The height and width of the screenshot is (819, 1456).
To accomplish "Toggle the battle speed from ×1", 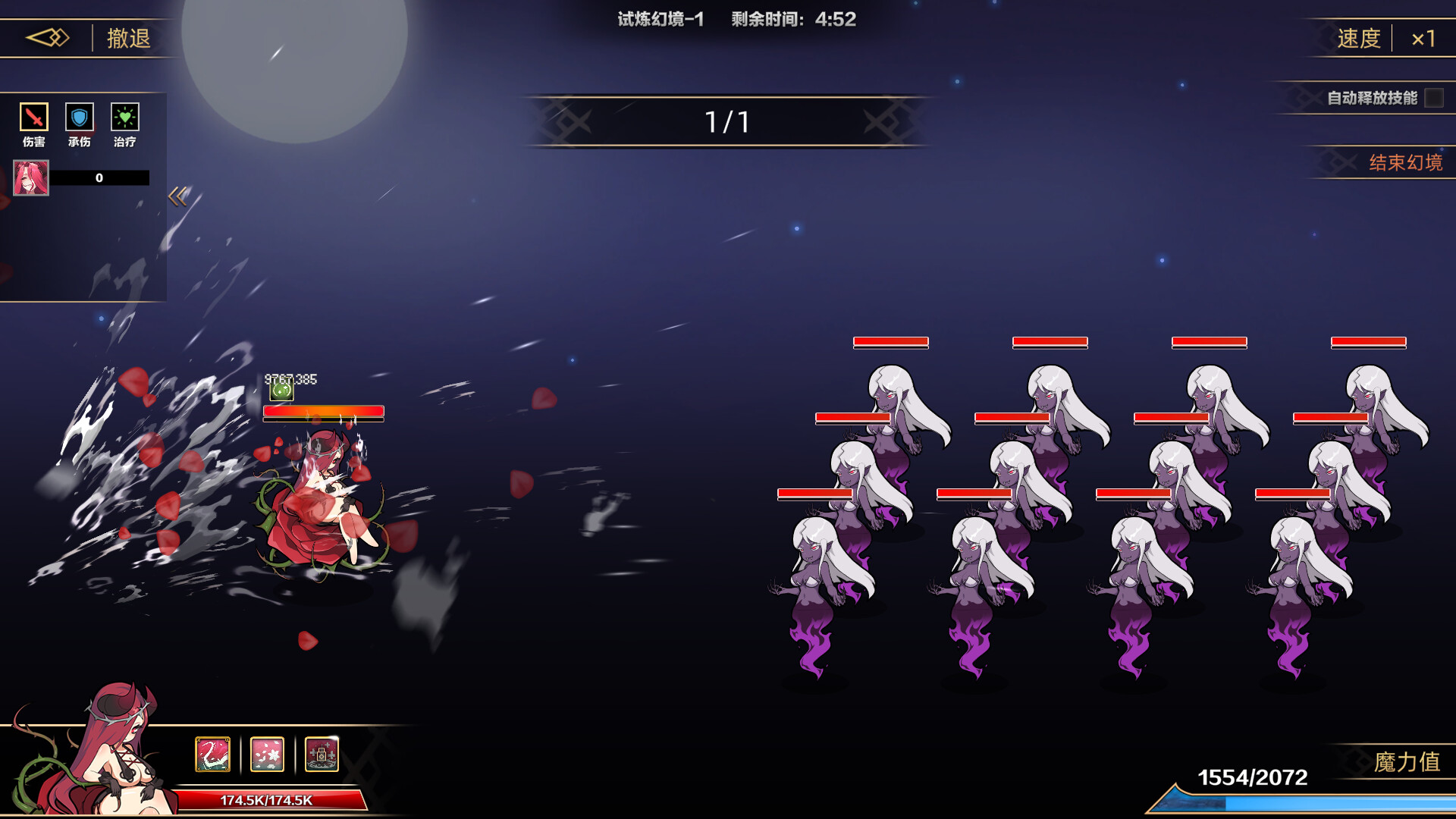I will pos(1424,38).
